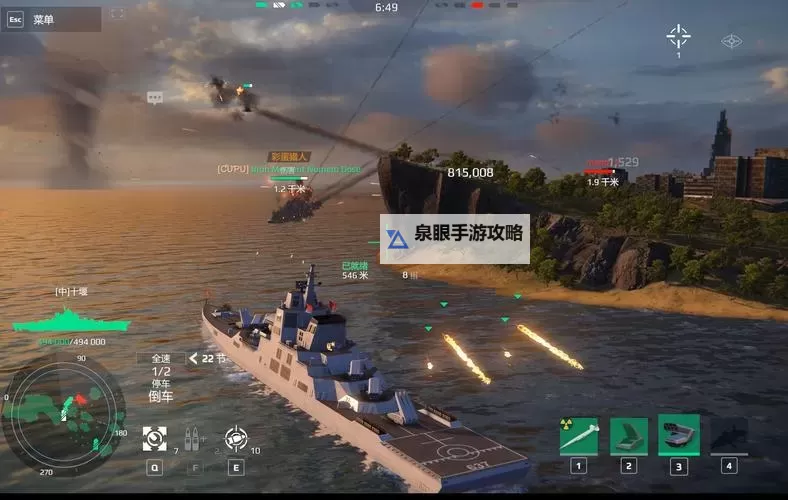This screenshot has height=500, width=788.
Task: Activate the crosshair lock-on consumable
Action: (236, 438)
